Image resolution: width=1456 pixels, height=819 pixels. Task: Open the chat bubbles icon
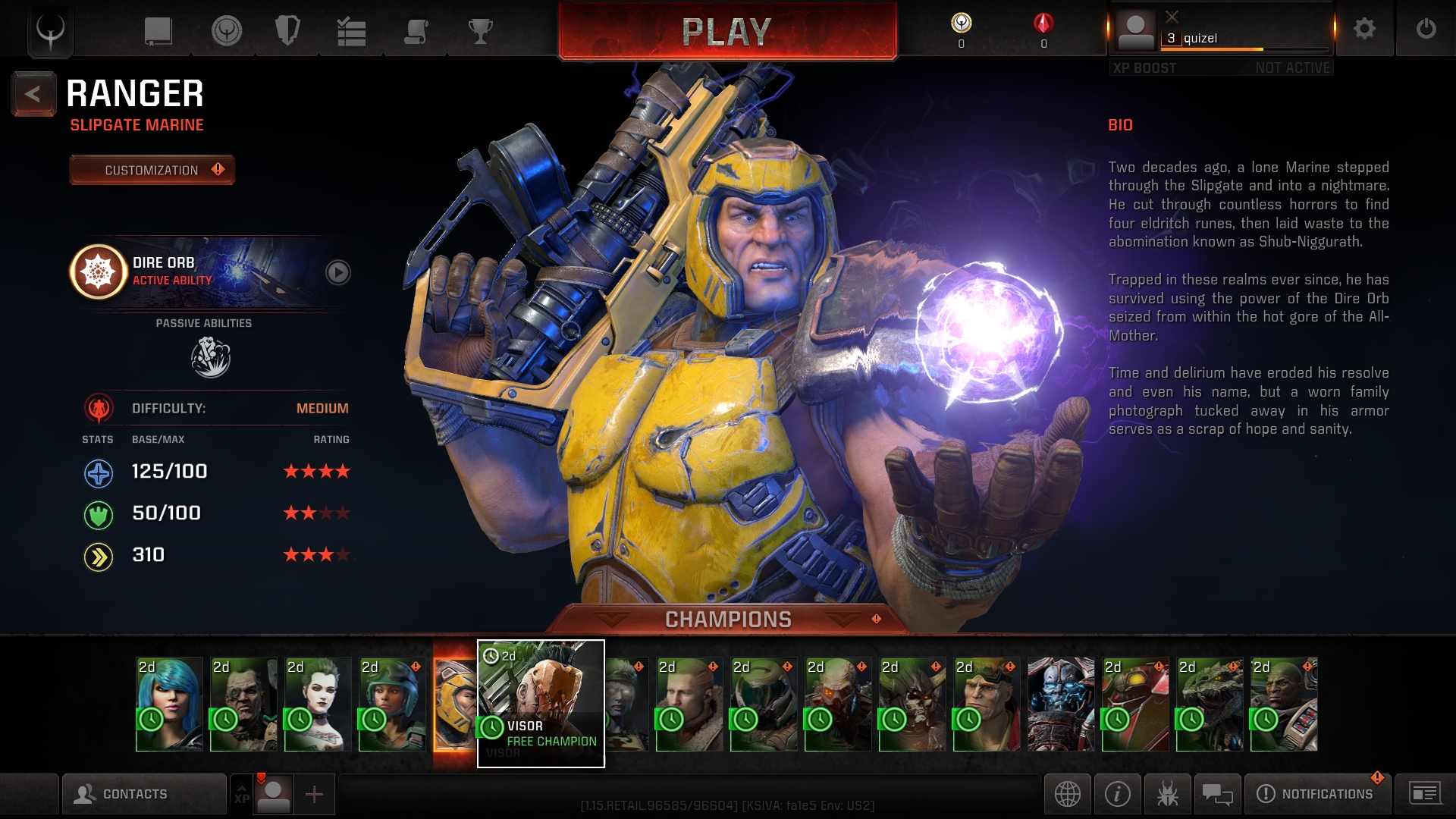(x=1217, y=794)
